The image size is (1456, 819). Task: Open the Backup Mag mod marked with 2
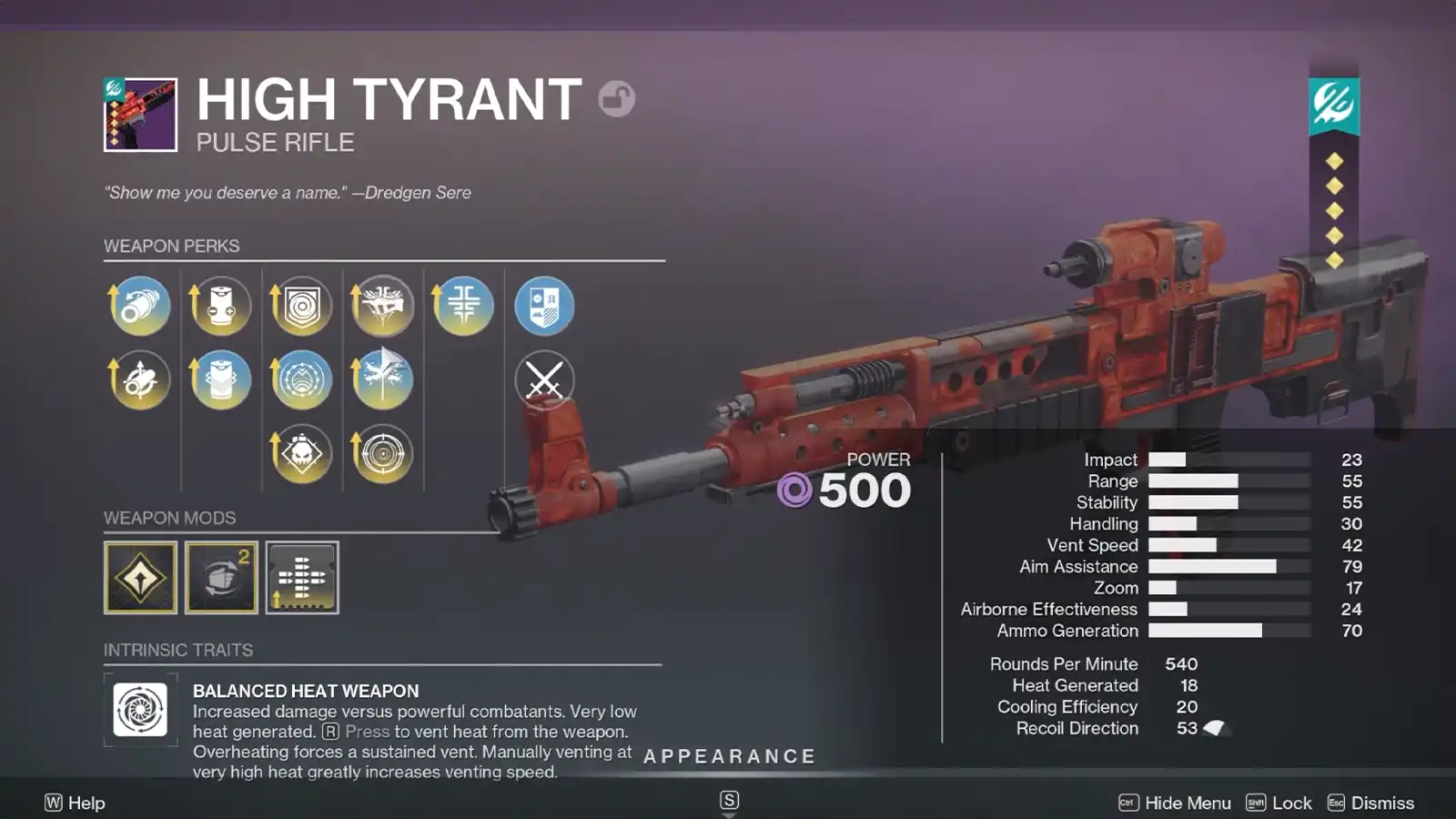point(221,577)
